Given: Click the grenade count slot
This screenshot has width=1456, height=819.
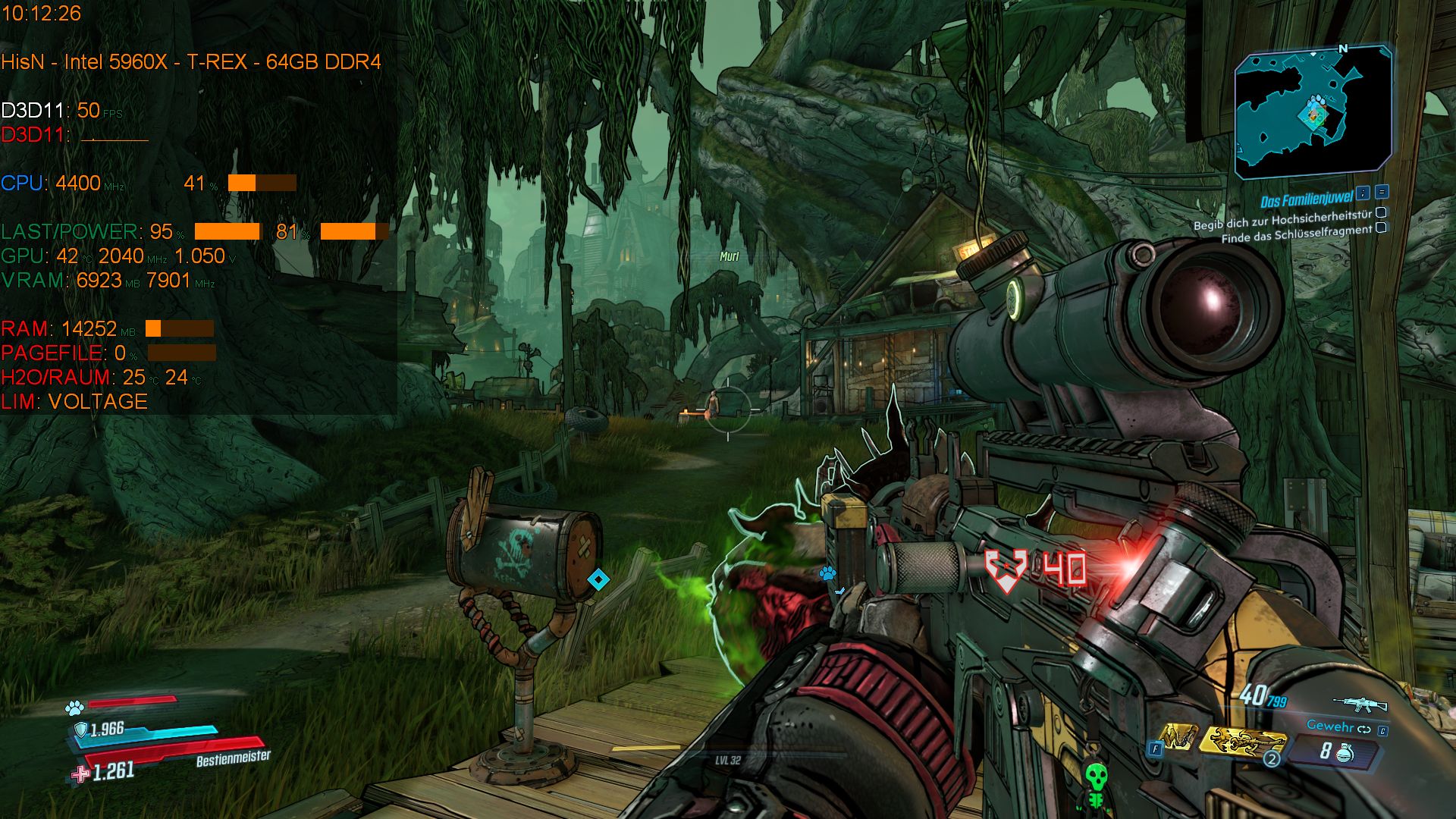Looking at the screenshot, I should pos(1335,752).
